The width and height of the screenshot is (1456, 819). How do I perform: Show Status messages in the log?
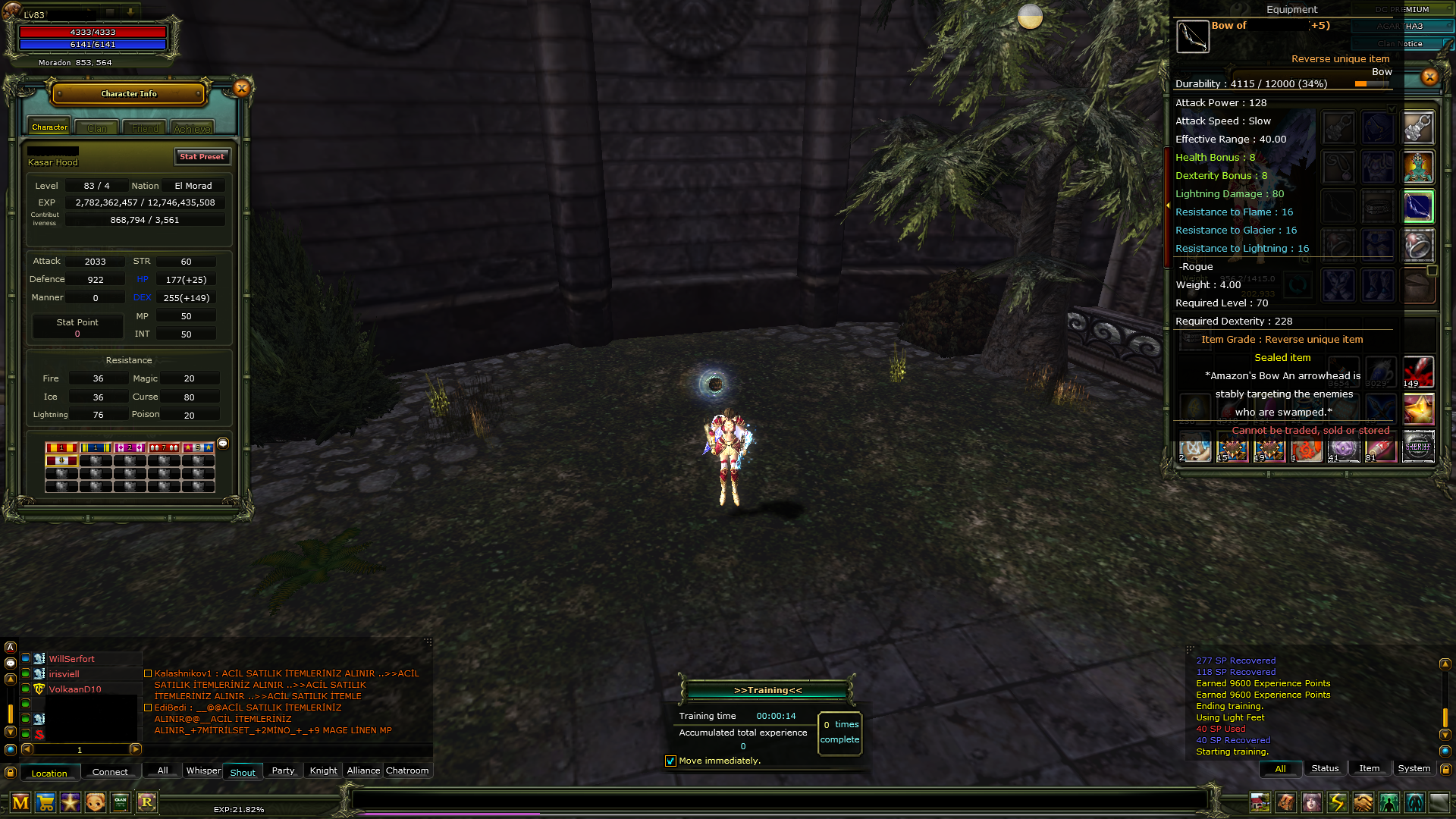tap(1325, 768)
